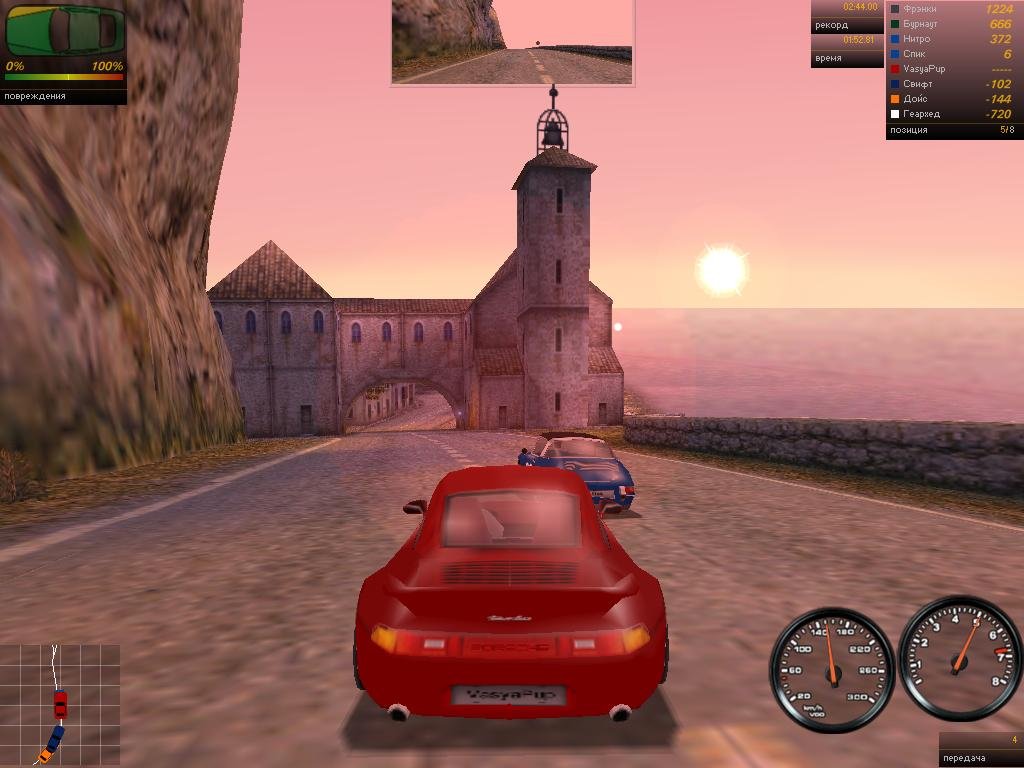1024x768 pixels.
Task: Click the tachometer gauge
Action: (959, 659)
